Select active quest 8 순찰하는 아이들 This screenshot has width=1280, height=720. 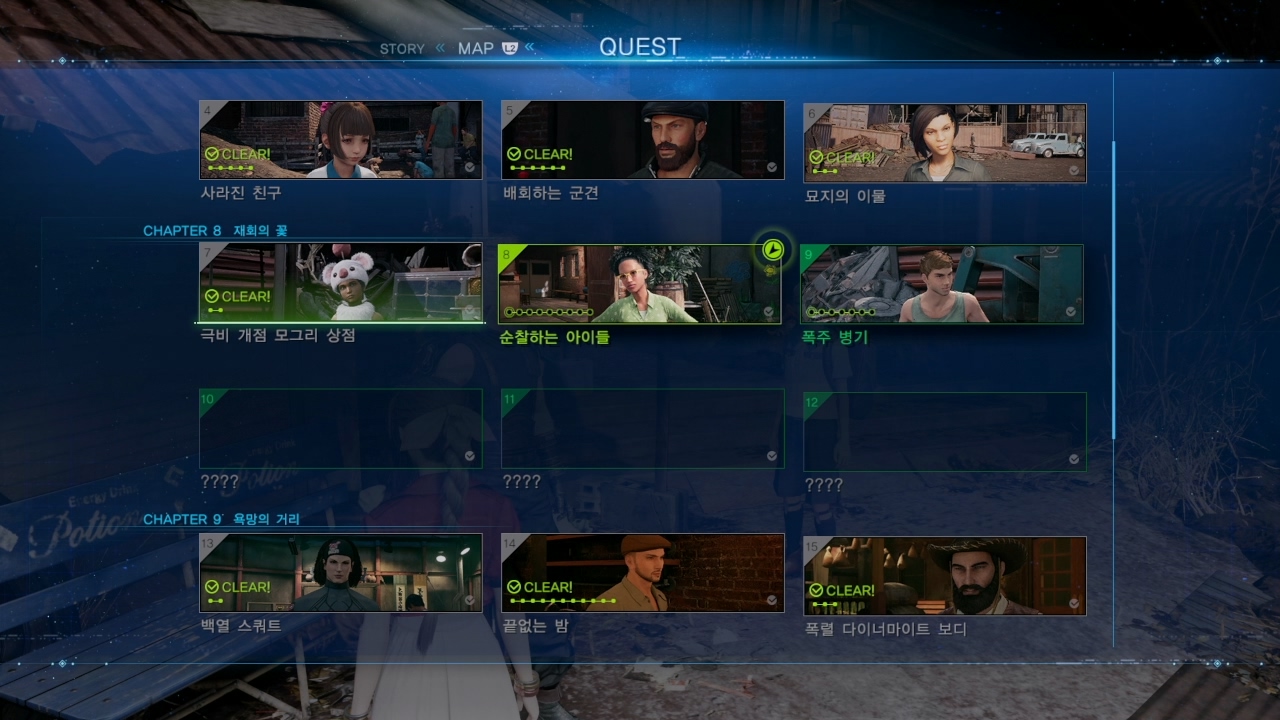[640, 285]
